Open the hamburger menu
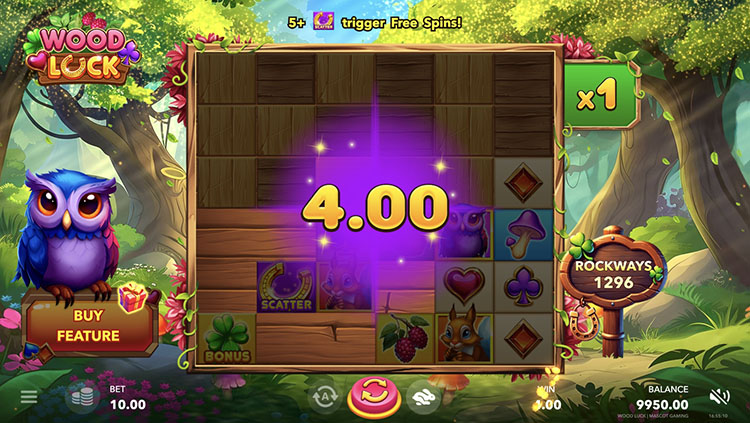750x423 pixels. coord(29,397)
